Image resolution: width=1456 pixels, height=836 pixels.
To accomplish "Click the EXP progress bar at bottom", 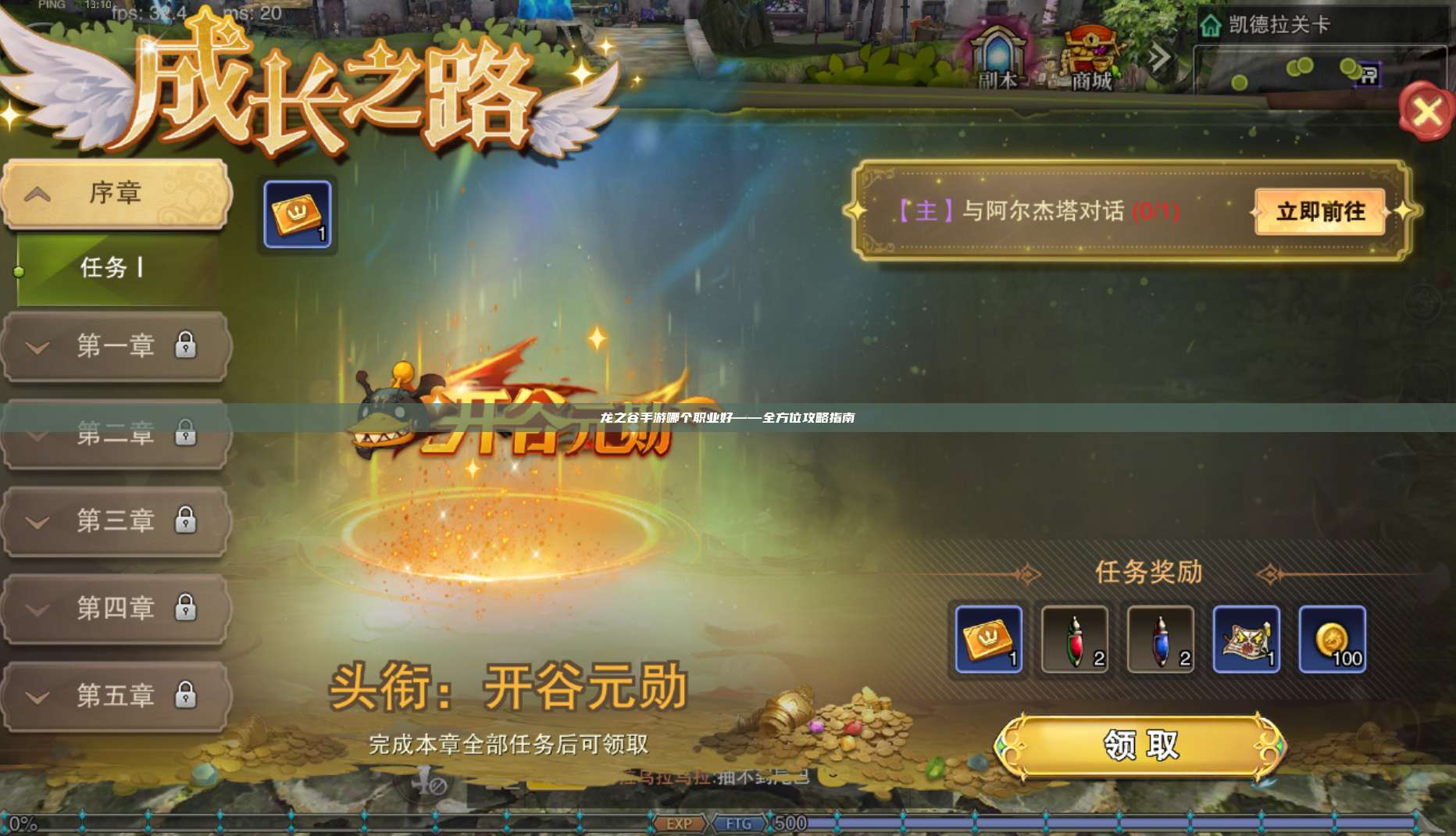I will click(680, 823).
